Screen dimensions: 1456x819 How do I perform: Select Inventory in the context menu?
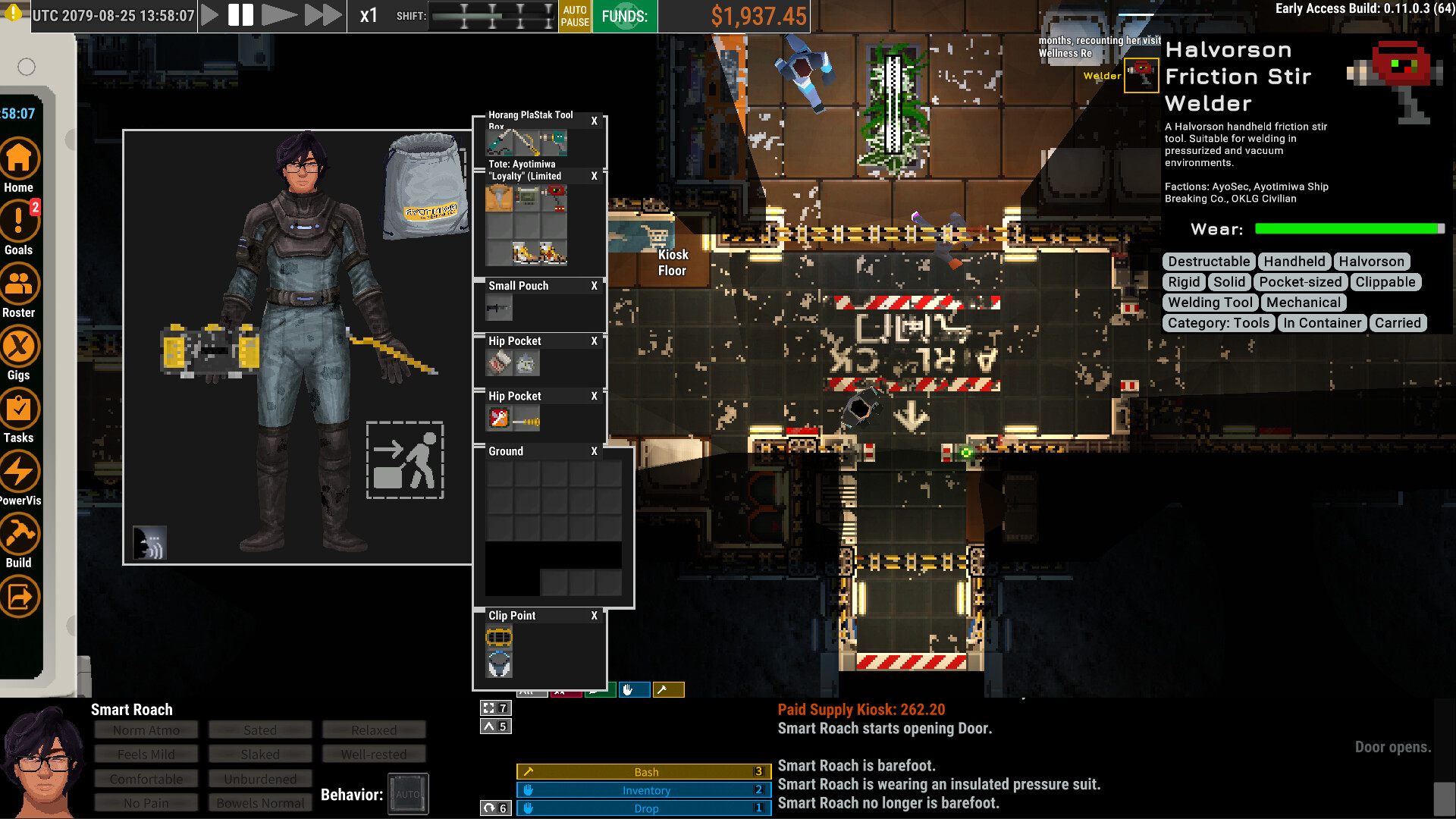(x=644, y=789)
